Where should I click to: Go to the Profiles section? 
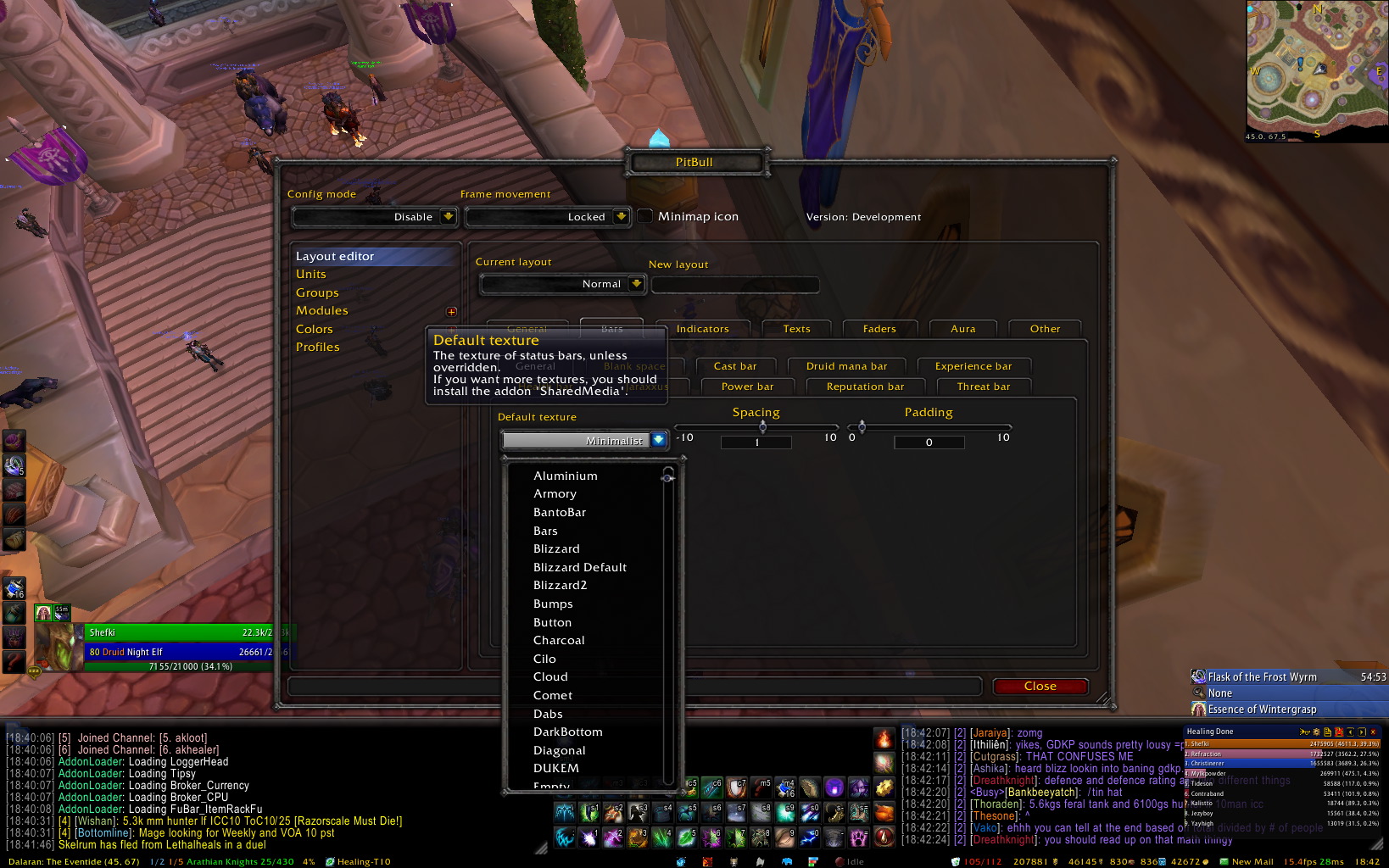318,347
